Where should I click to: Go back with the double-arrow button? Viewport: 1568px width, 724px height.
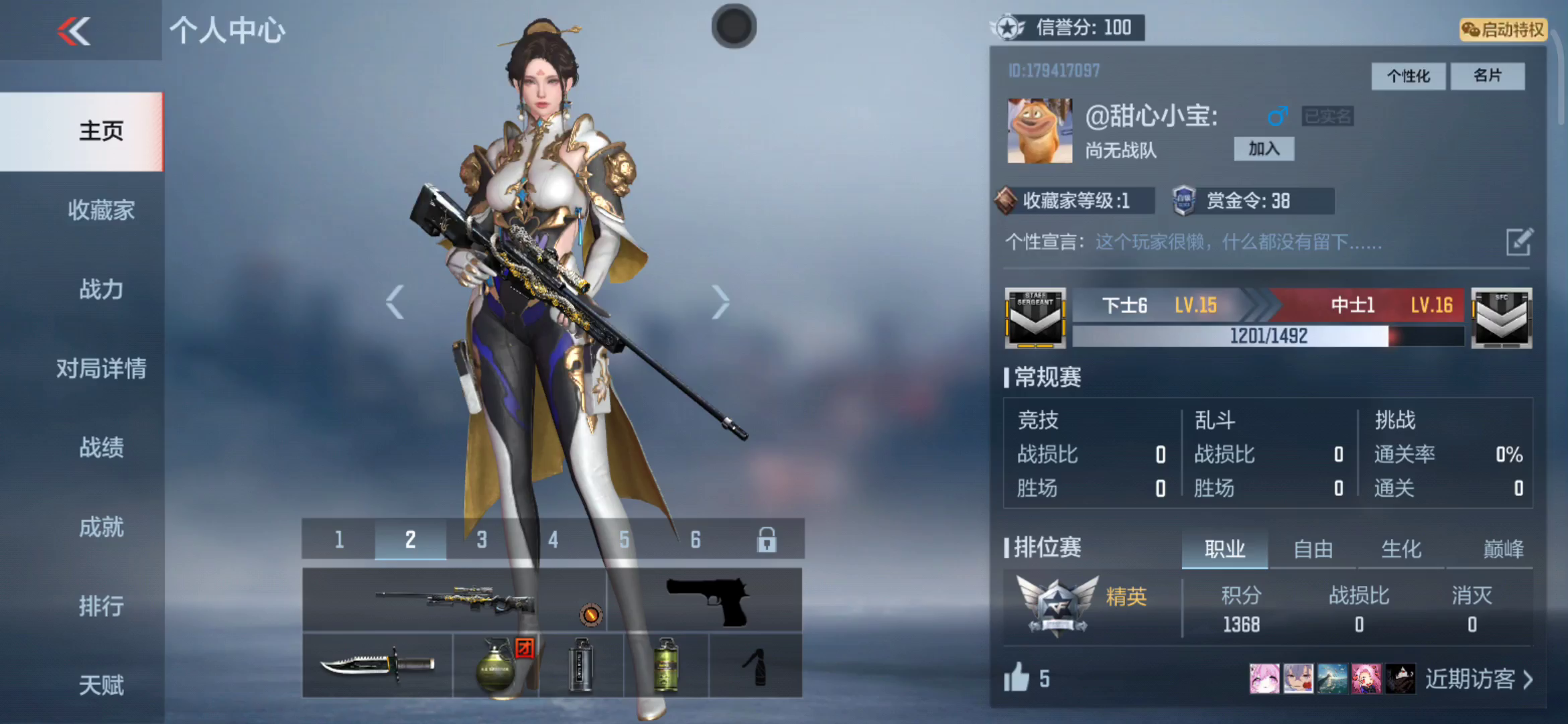74,31
